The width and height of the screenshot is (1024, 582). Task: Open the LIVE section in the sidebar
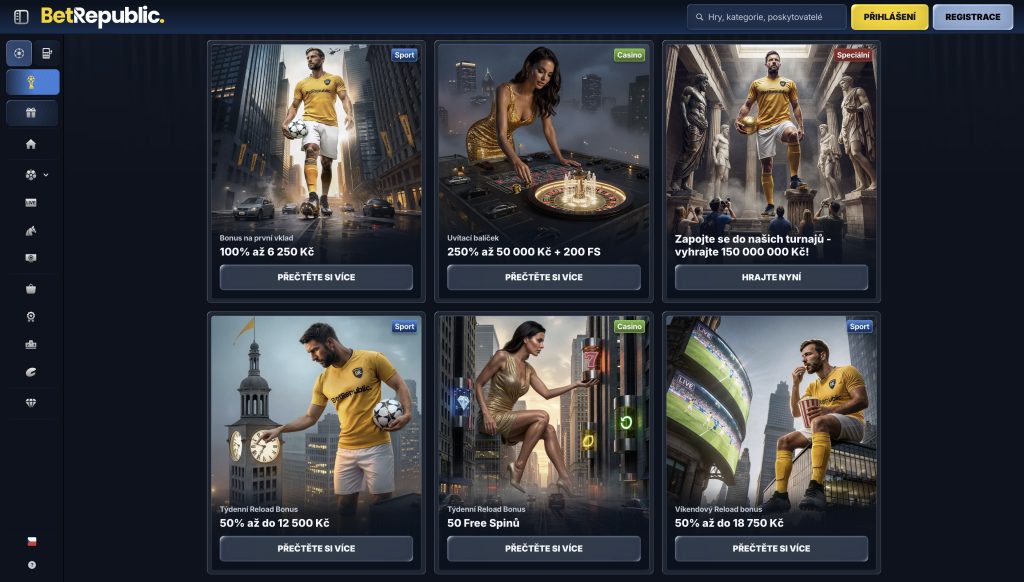click(31, 202)
